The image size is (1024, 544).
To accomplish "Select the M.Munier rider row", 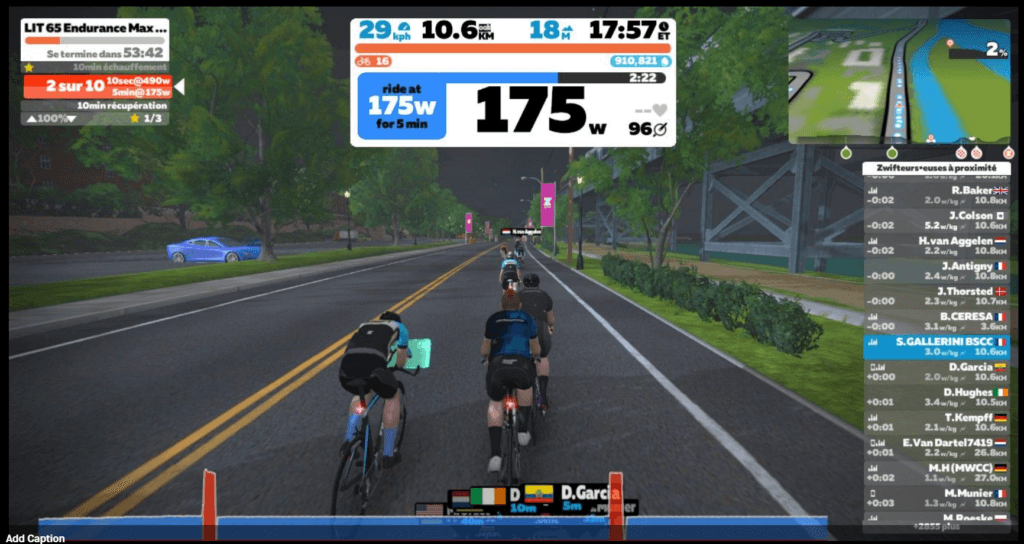I will point(936,498).
